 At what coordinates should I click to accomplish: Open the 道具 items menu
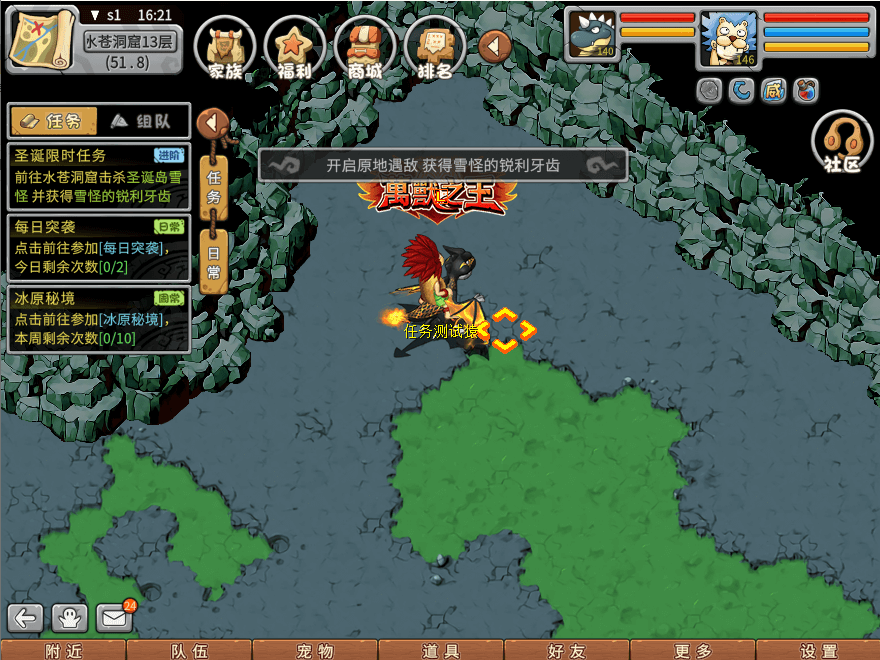pos(441,651)
